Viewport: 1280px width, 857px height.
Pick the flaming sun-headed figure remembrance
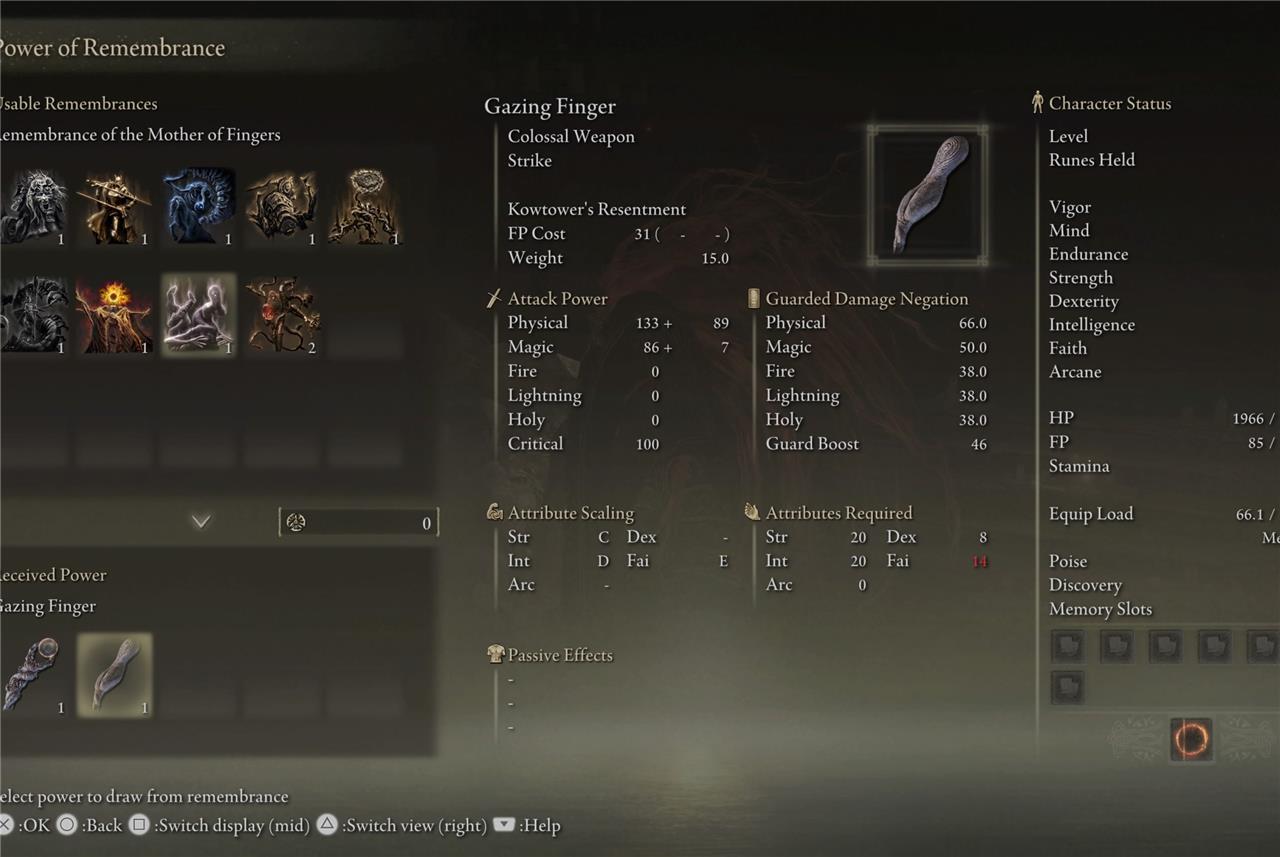pos(116,316)
